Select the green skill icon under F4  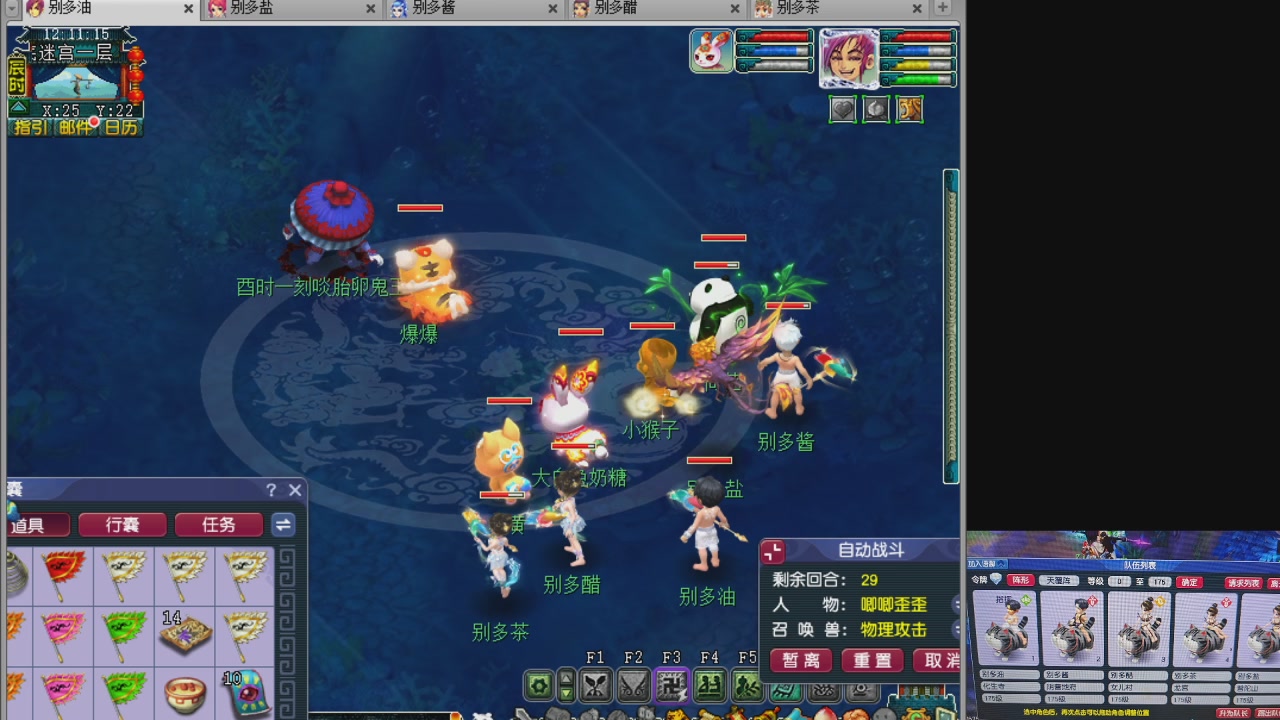[x=711, y=685]
